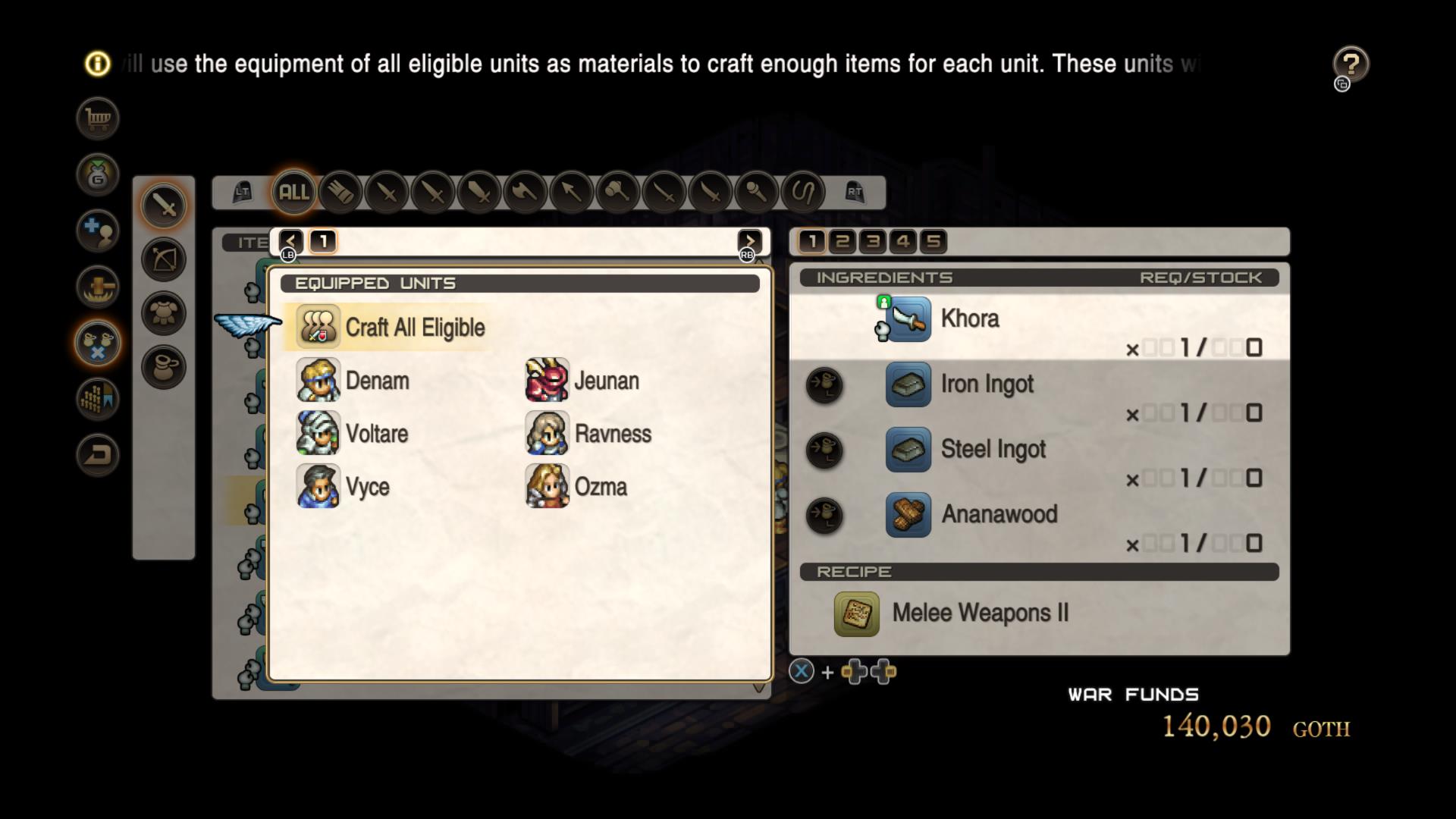
Task: Open the ranged weapons bow category
Action: coord(164,259)
